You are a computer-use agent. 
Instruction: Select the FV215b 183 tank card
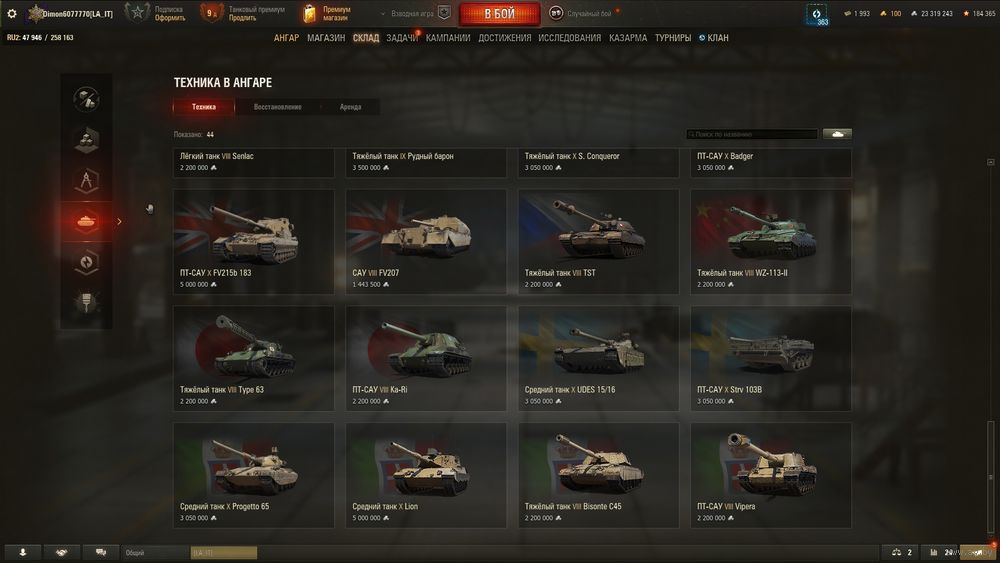(254, 242)
